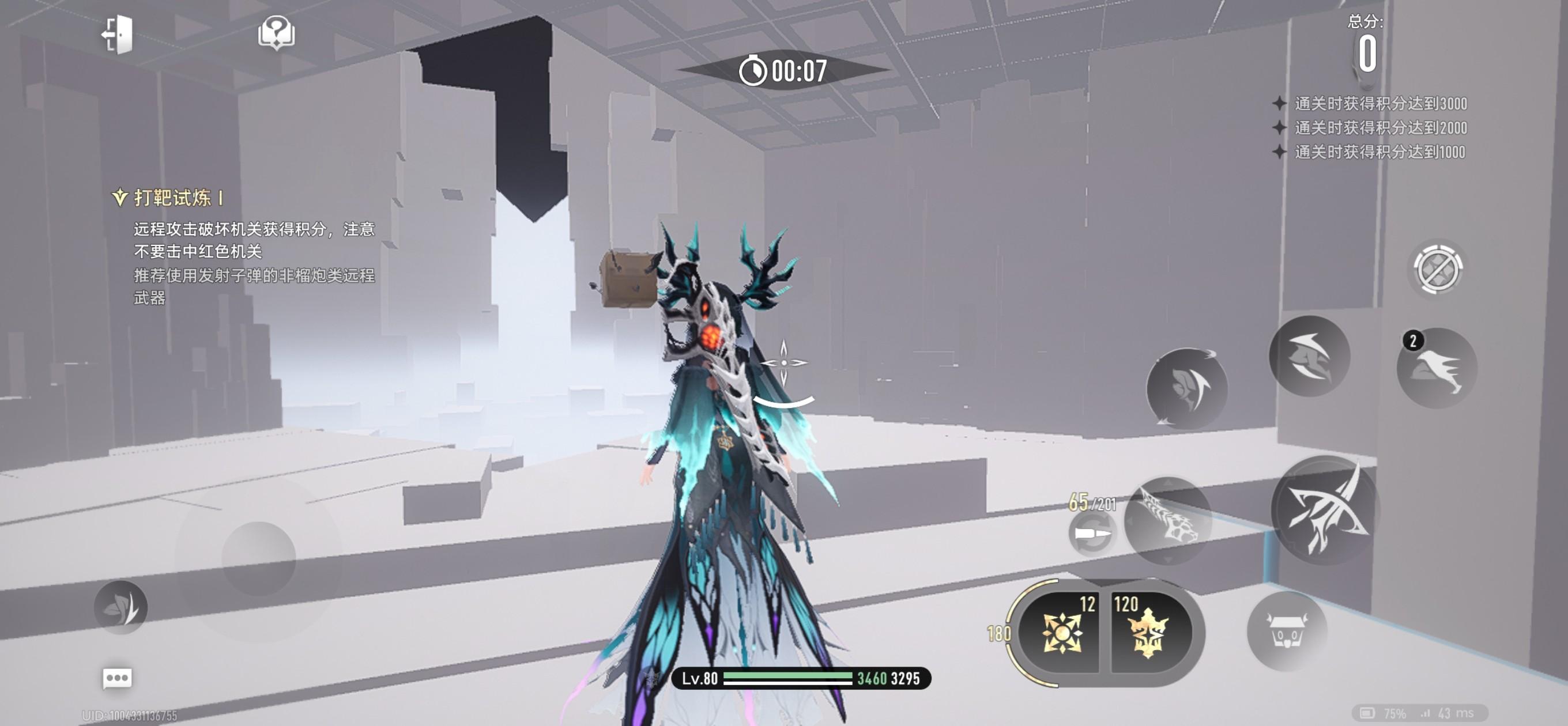Screen dimensions: 1568x726
Task: Activate the crown-shaped skill showing 120
Action: pyautogui.click(x=1147, y=632)
